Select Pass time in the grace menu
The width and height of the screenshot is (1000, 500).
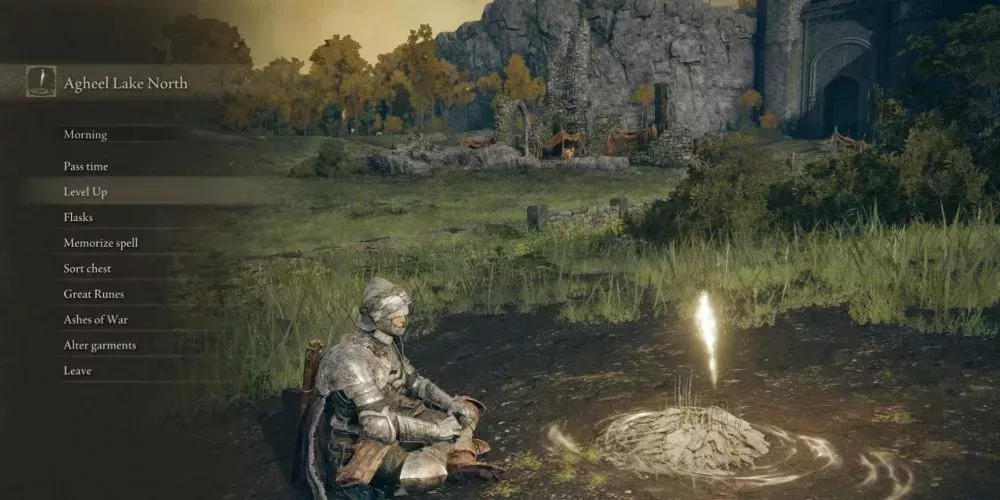click(x=86, y=166)
